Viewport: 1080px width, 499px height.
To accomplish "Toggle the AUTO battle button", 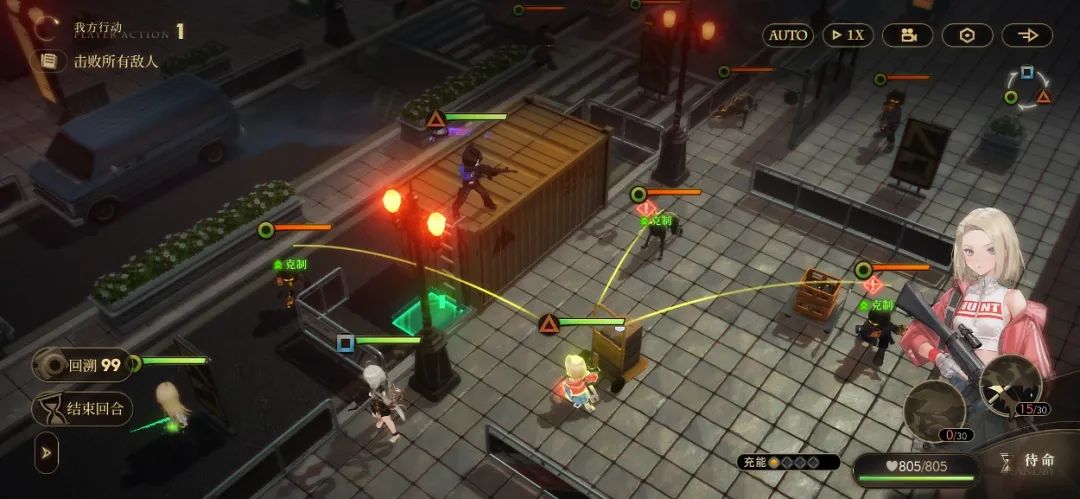I will 788,35.
